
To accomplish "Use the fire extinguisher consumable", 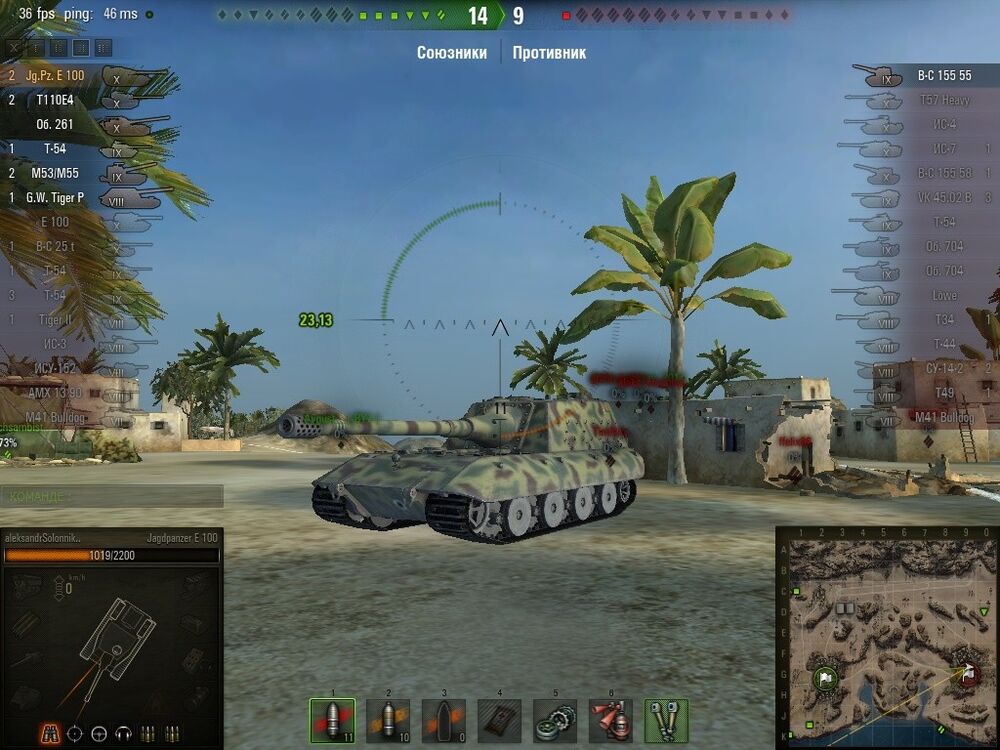I will pyautogui.click(x=610, y=719).
